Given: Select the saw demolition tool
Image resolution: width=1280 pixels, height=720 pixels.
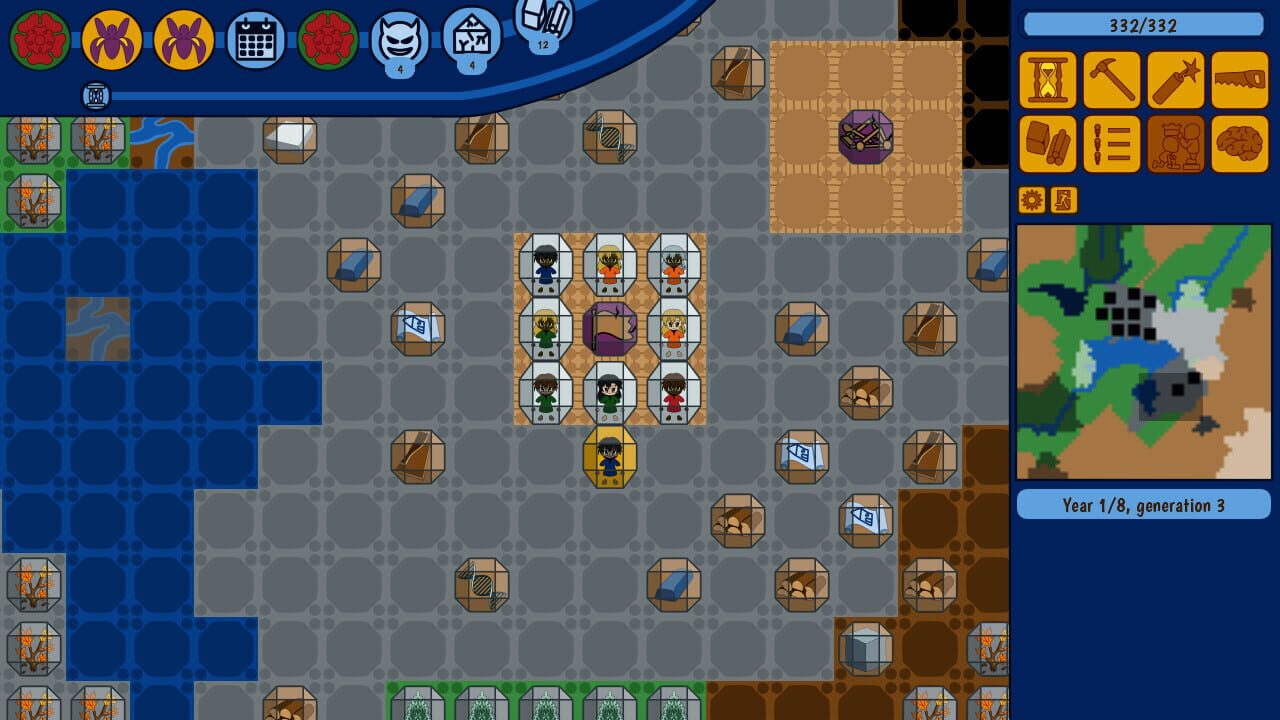Looking at the screenshot, I should [x=1238, y=80].
